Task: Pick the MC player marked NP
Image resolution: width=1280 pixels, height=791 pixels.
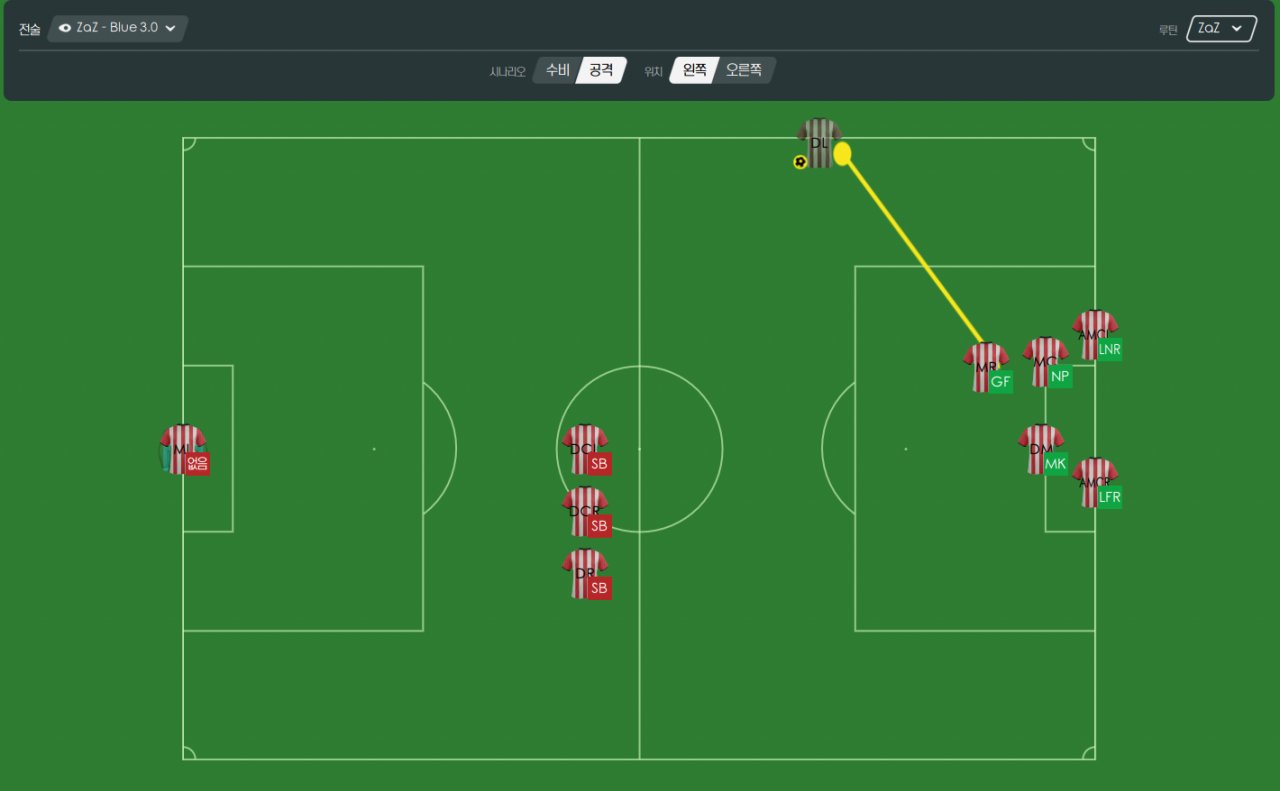Action: 1045,362
